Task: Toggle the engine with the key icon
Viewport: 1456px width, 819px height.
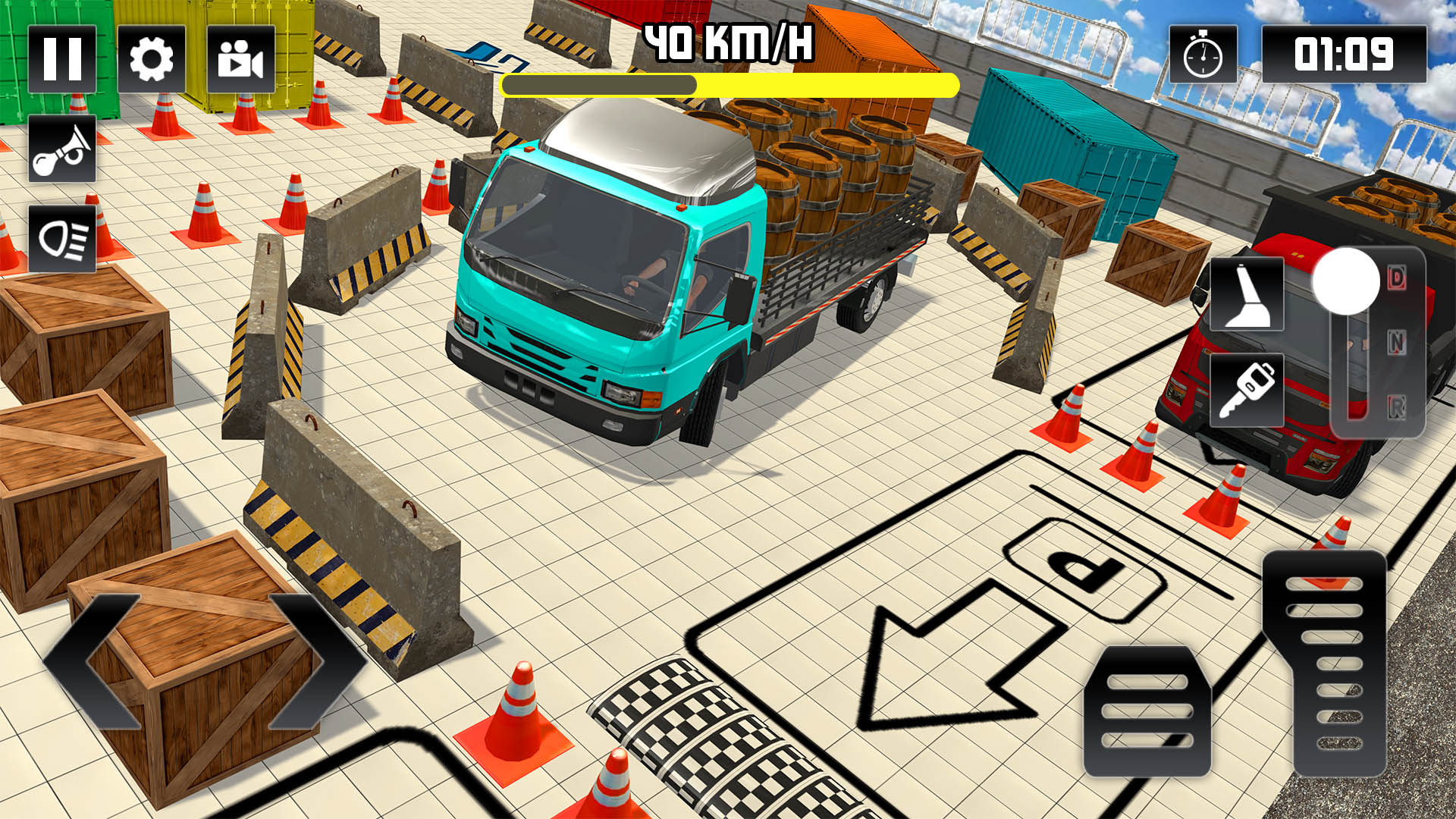Action: (1246, 391)
